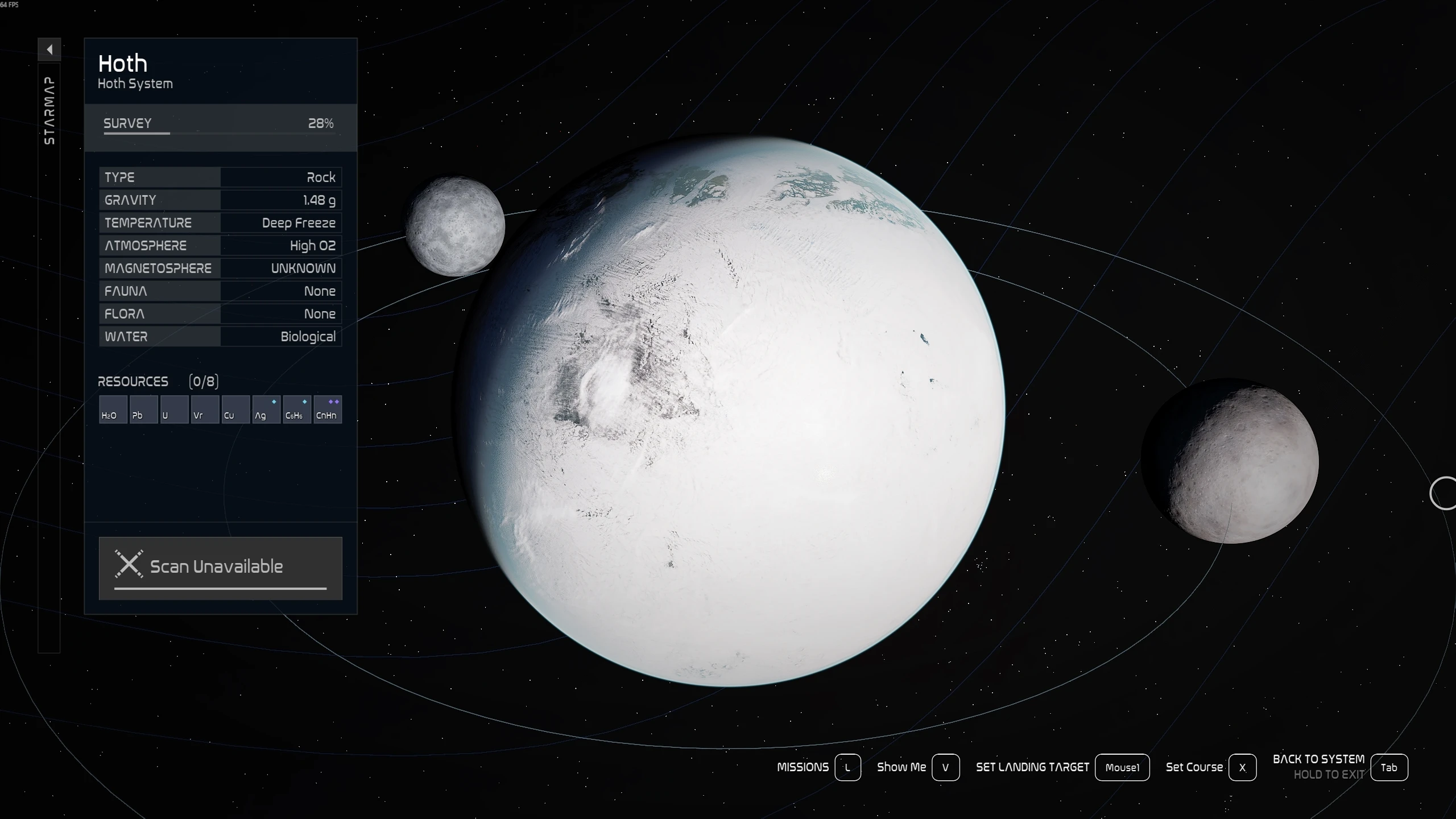This screenshot has width=1456, height=819.
Task: Go Back to System view
Action: [1388, 767]
